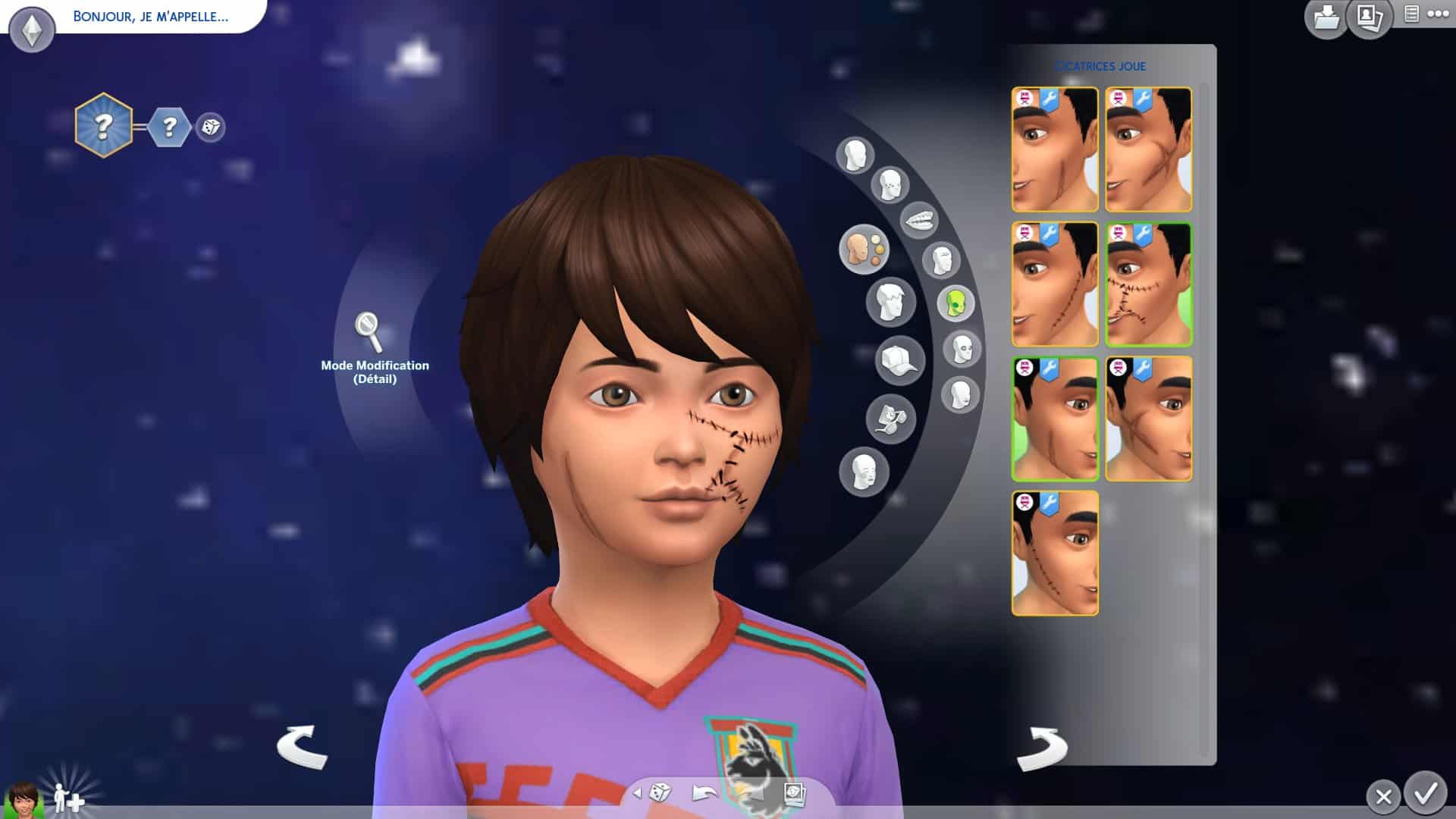The image size is (1456, 819).
Task: Click the name field "Bonjour, je m'appelle..."
Action: [150, 17]
